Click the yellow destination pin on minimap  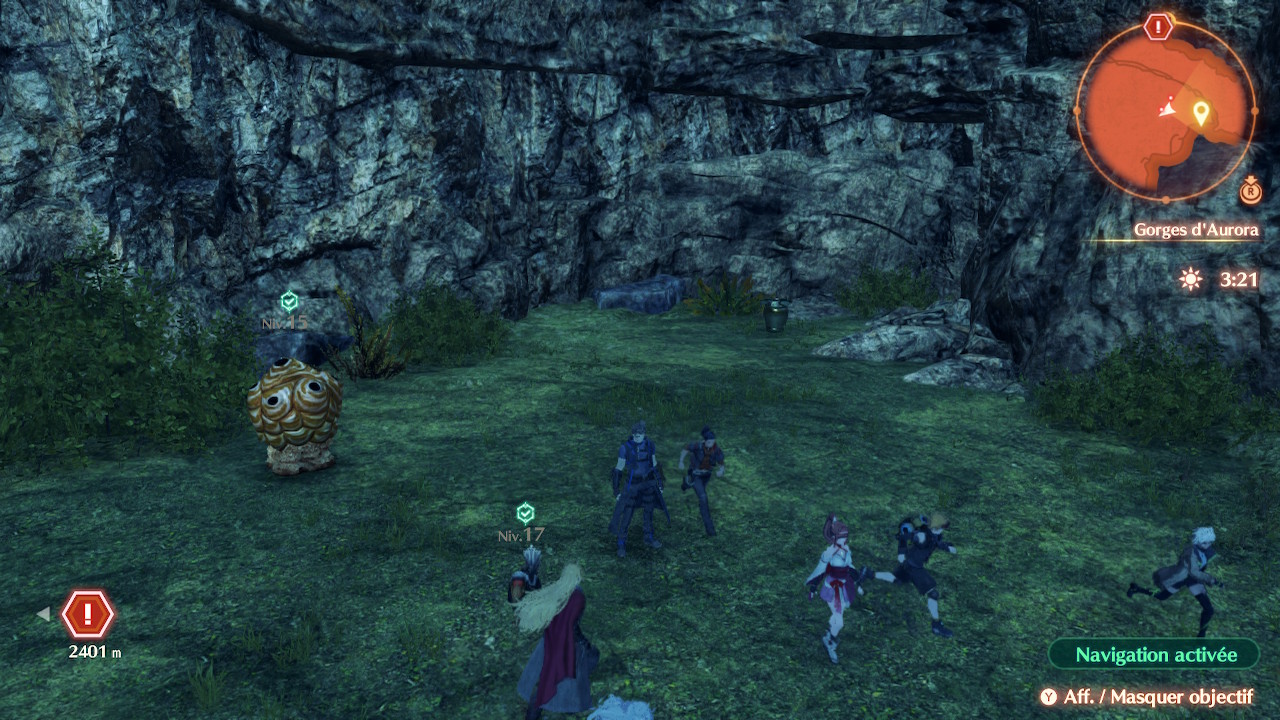tap(1200, 112)
